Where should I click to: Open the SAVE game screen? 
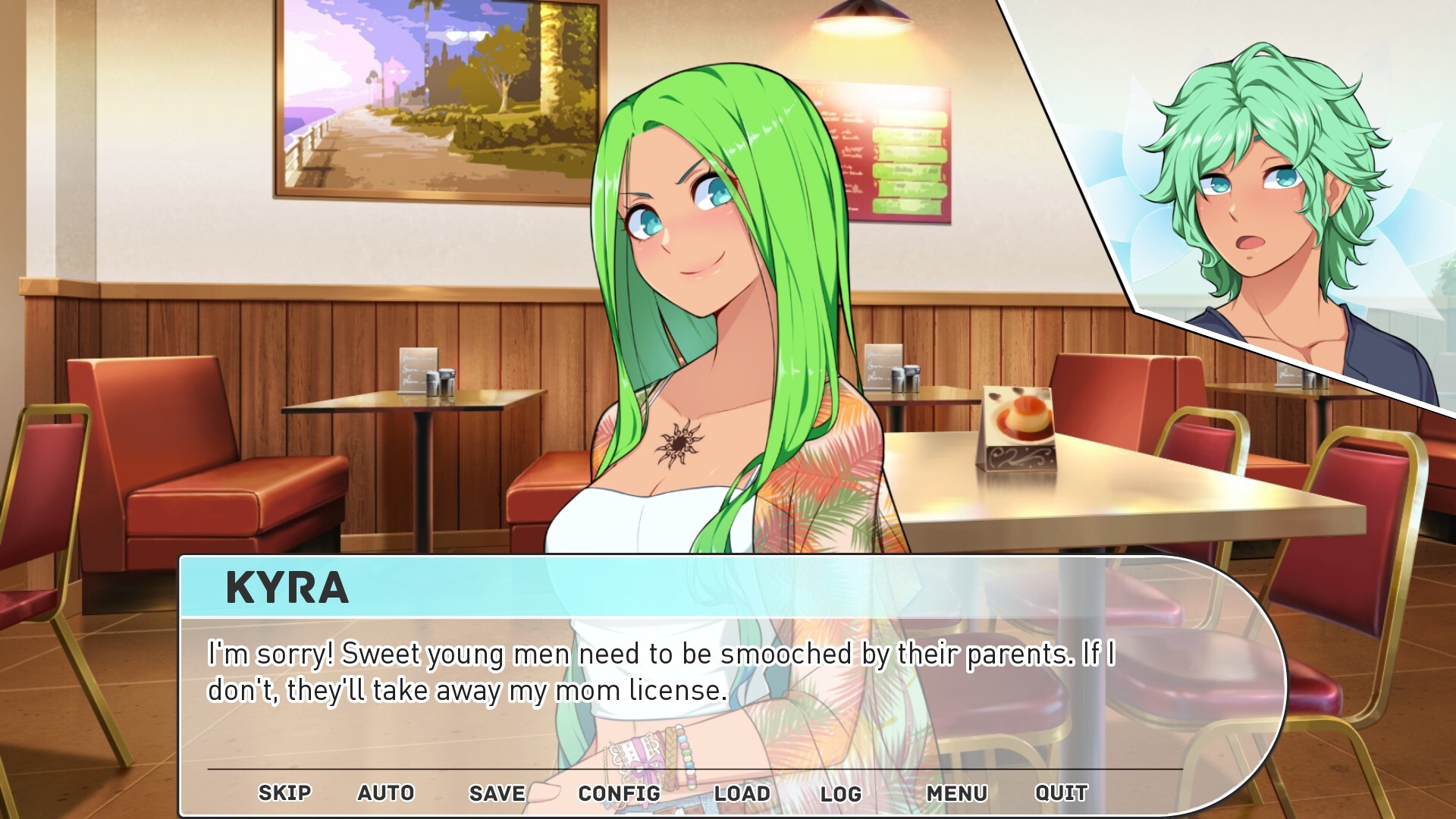coord(497,793)
